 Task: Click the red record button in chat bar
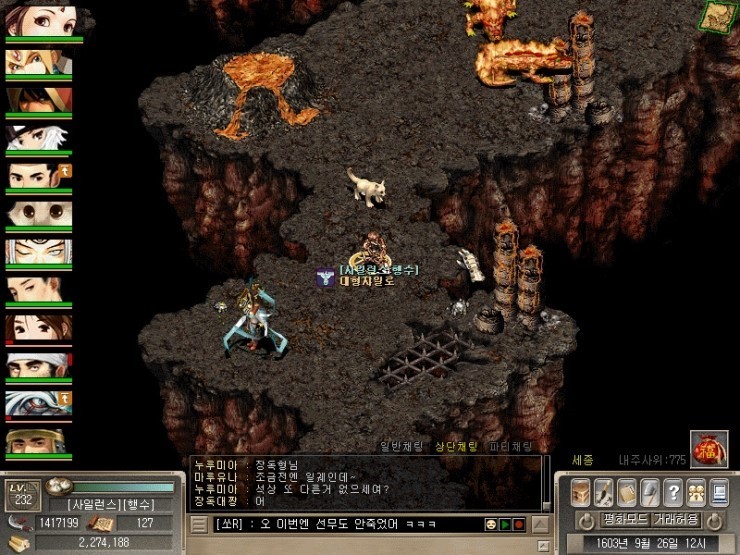pos(519,524)
